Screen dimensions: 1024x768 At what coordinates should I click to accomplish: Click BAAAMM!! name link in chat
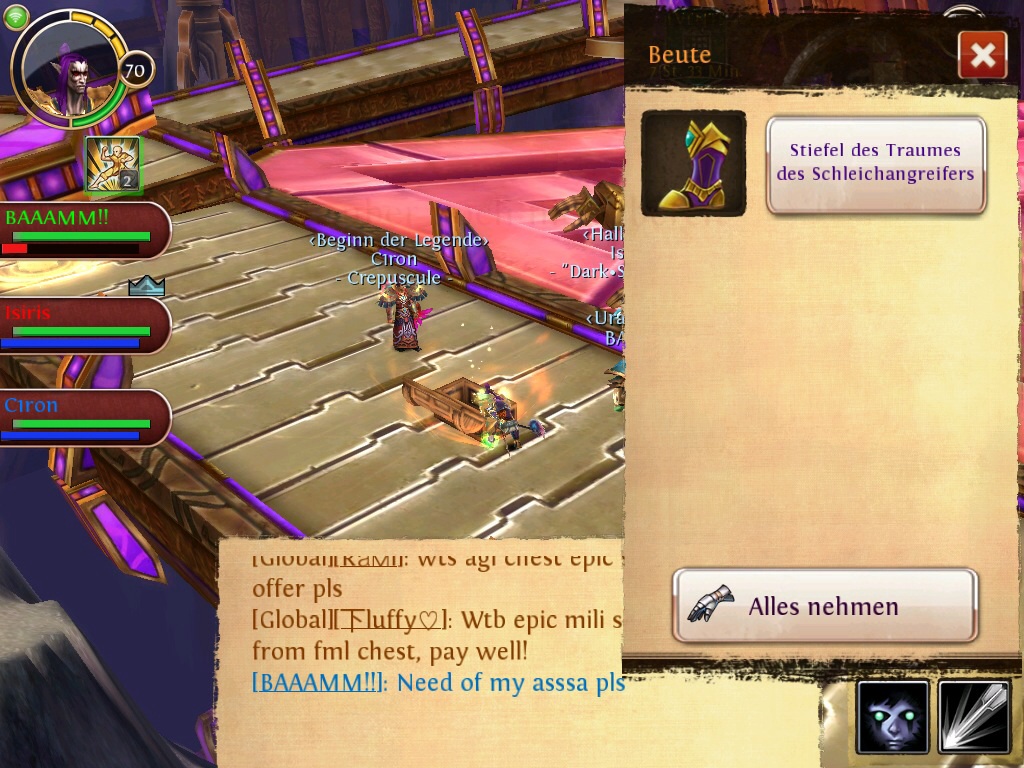point(318,683)
